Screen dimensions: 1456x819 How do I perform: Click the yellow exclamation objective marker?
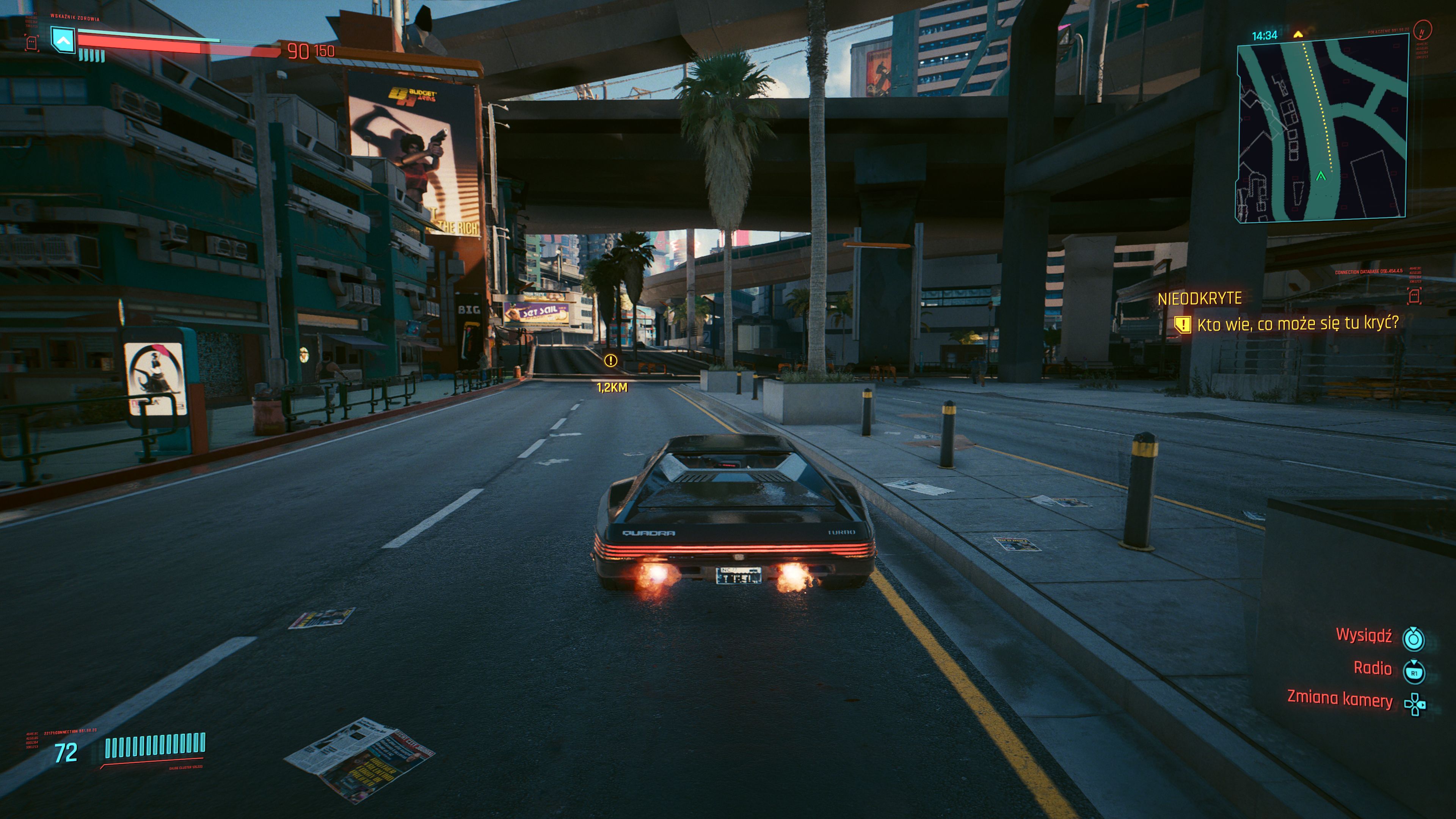[610, 361]
